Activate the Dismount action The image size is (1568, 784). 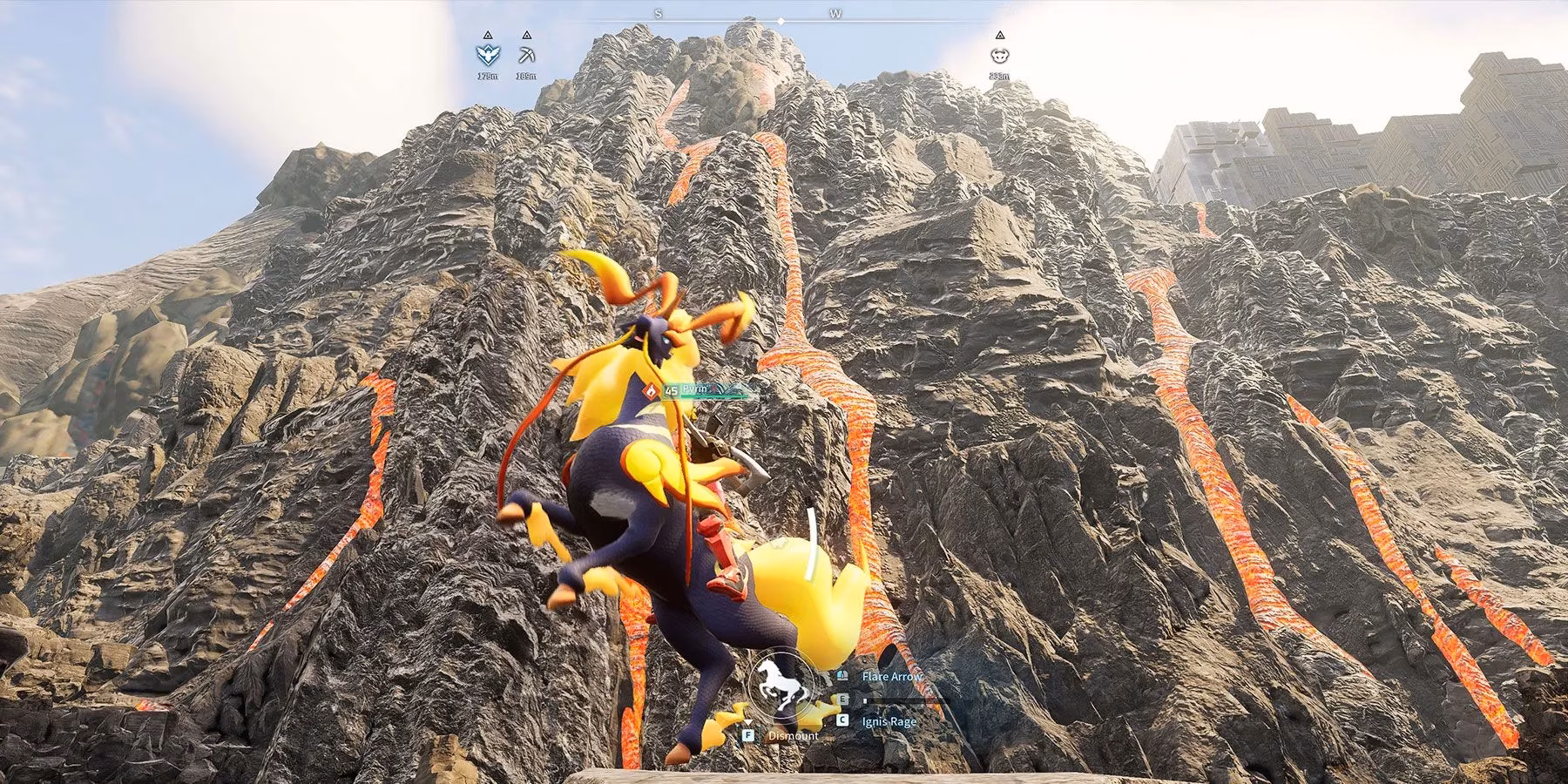[793, 736]
